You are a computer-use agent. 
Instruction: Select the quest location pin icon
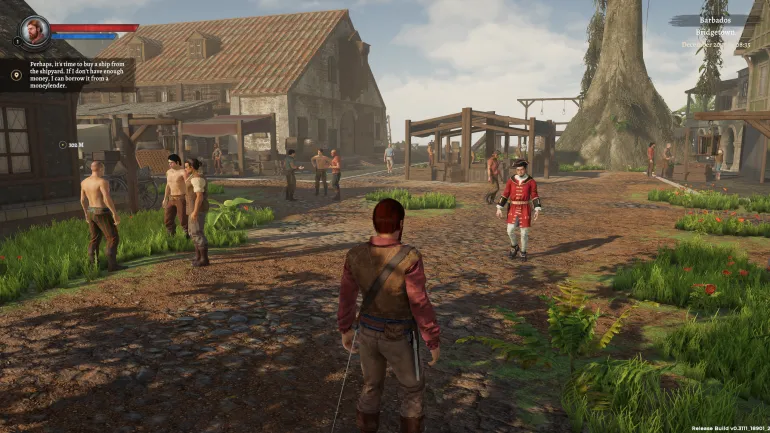pos(16,74)
